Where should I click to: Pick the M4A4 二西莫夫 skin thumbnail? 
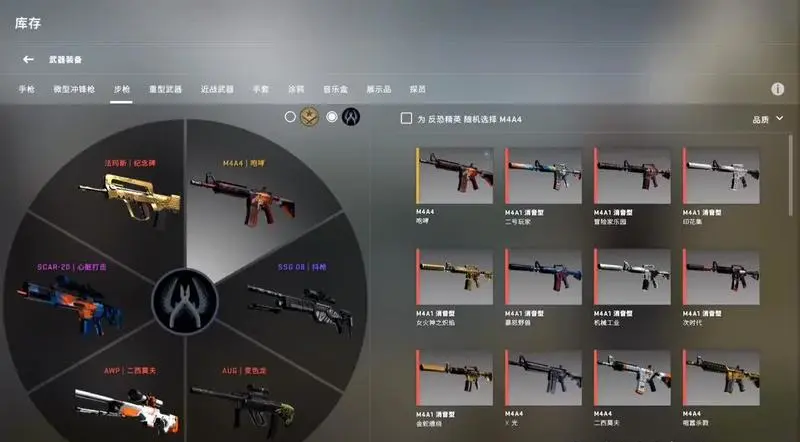[632, 378]
